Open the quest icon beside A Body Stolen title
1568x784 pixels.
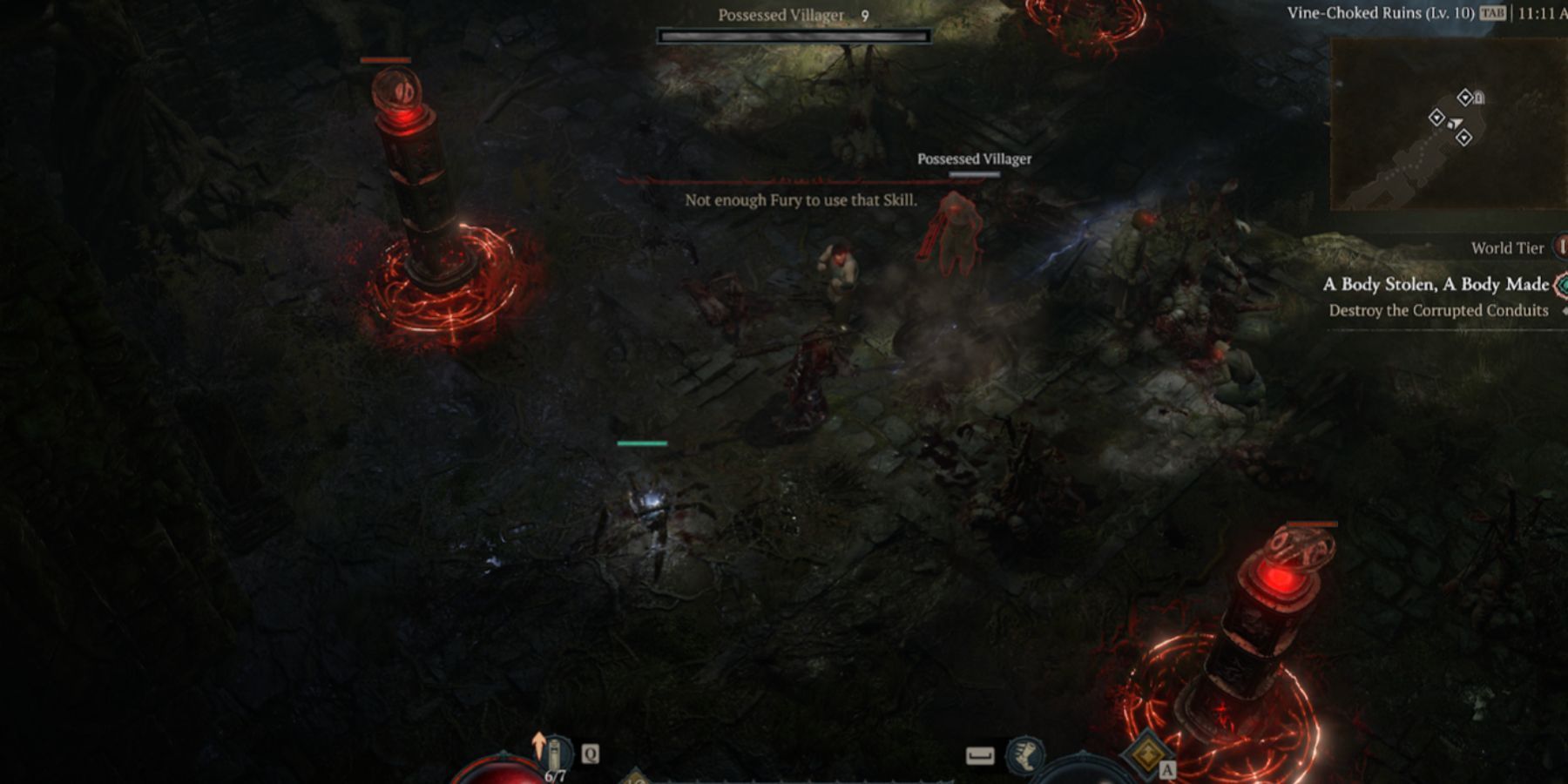[x=1559, y=285]
